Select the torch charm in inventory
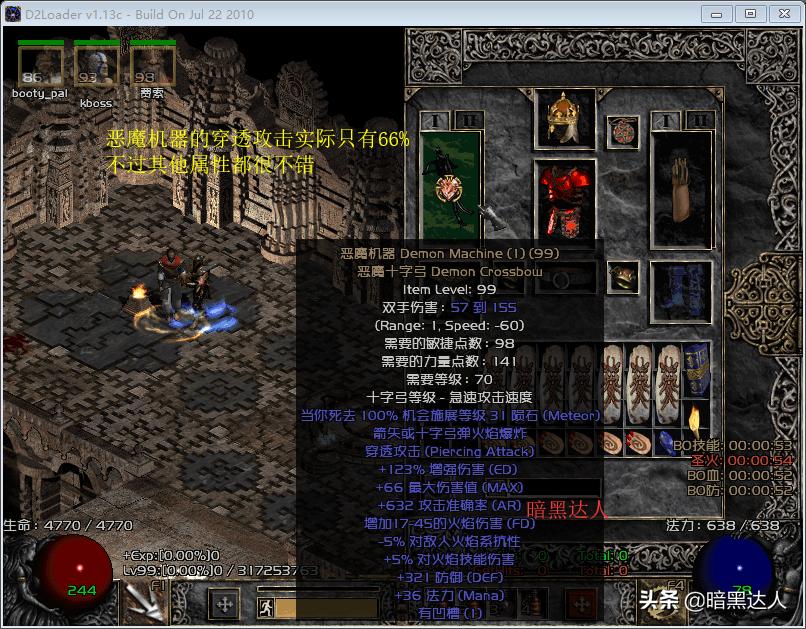The width and height of the screenshot is (806, 629). point(696,420)
